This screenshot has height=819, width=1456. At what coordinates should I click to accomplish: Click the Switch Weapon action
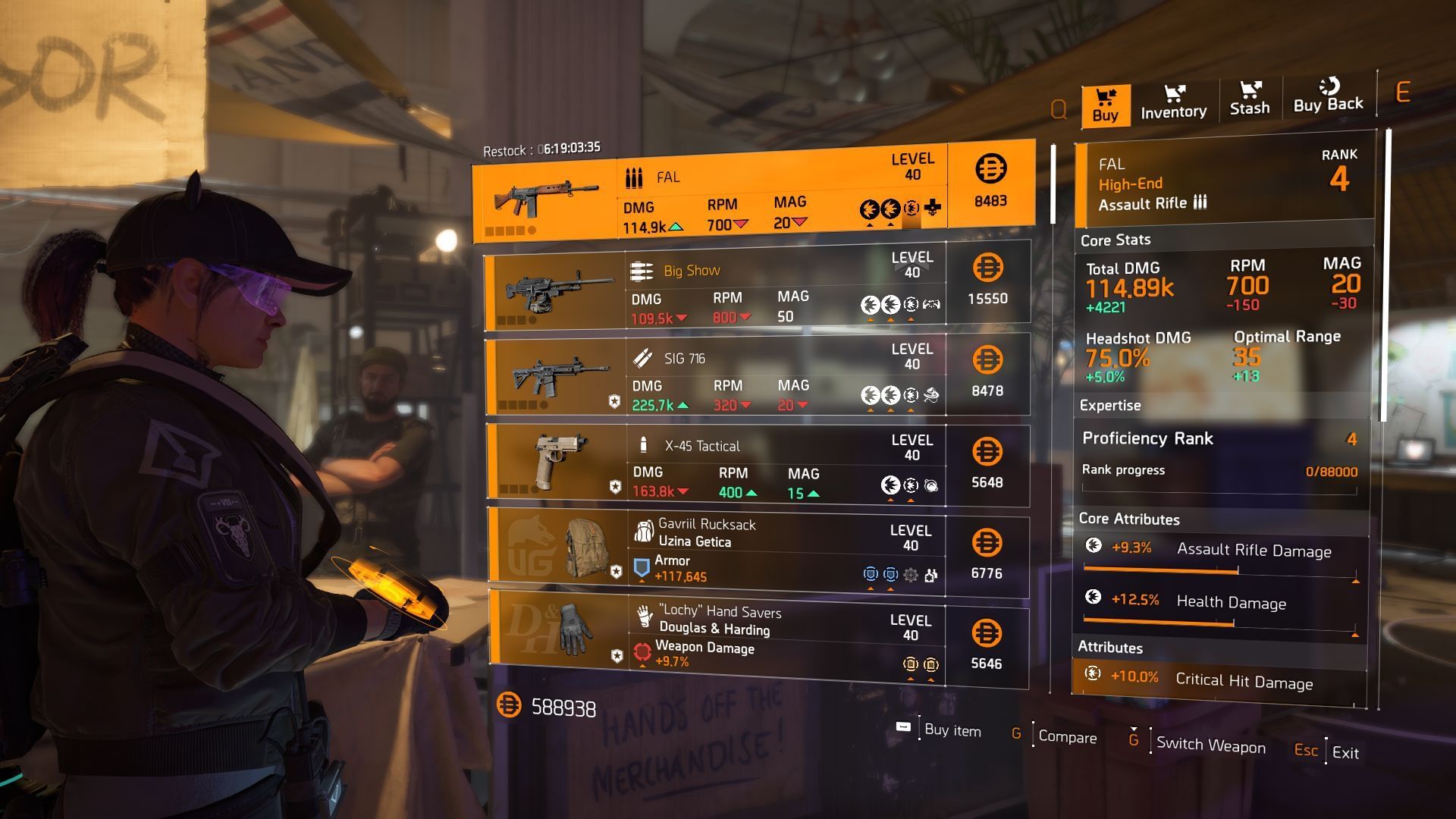click(x=1210, y=745)
